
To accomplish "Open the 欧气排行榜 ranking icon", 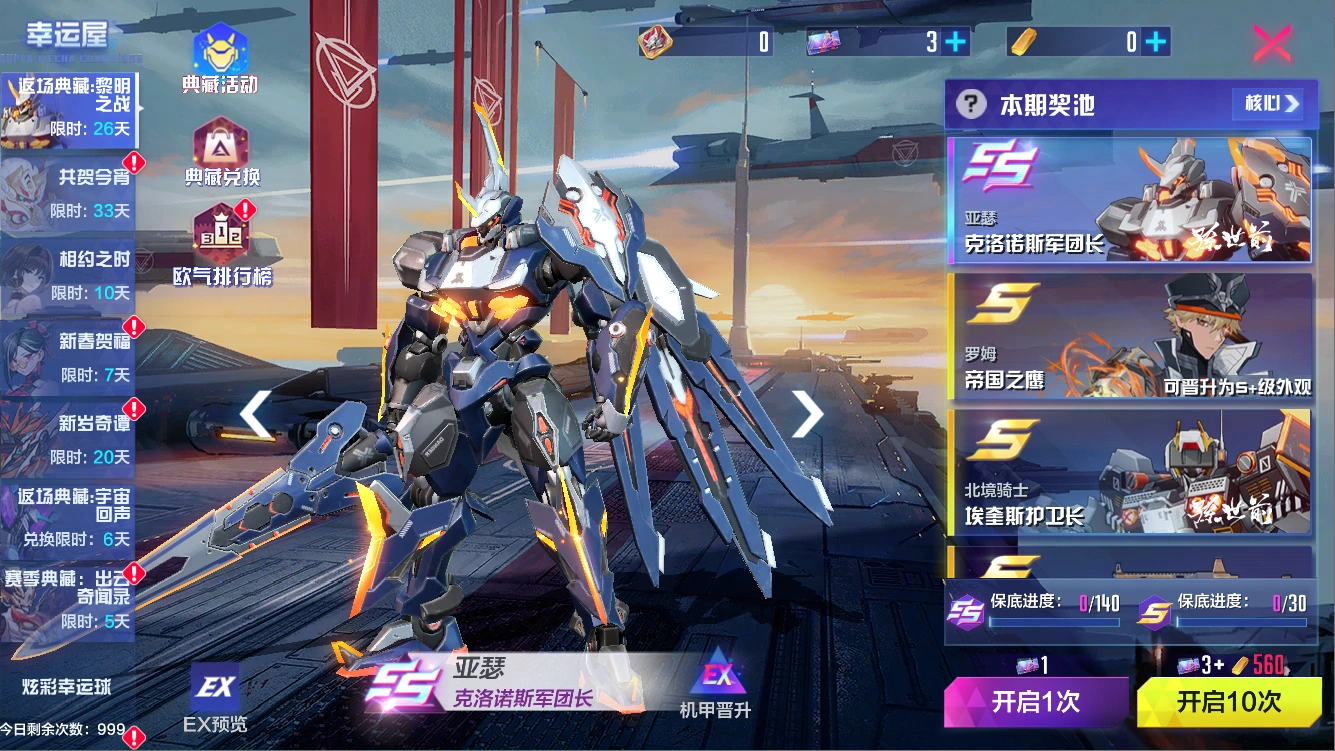I will (220, 232).
